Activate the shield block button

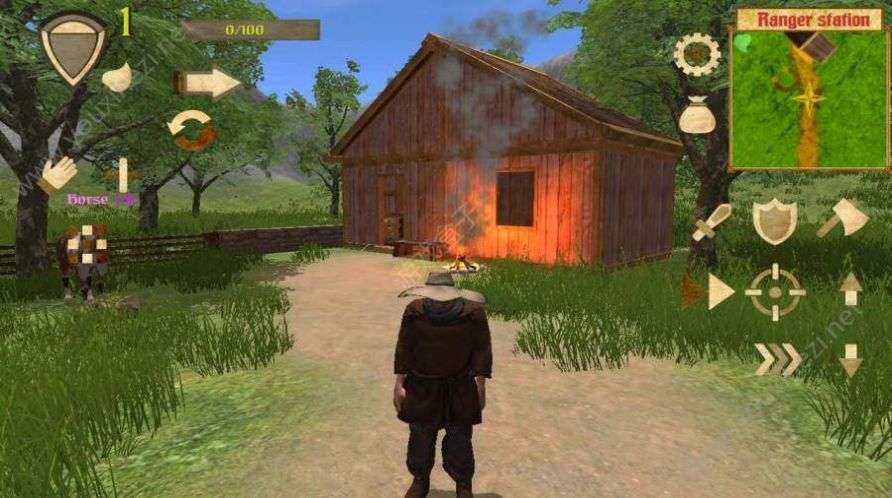(774, 220)
